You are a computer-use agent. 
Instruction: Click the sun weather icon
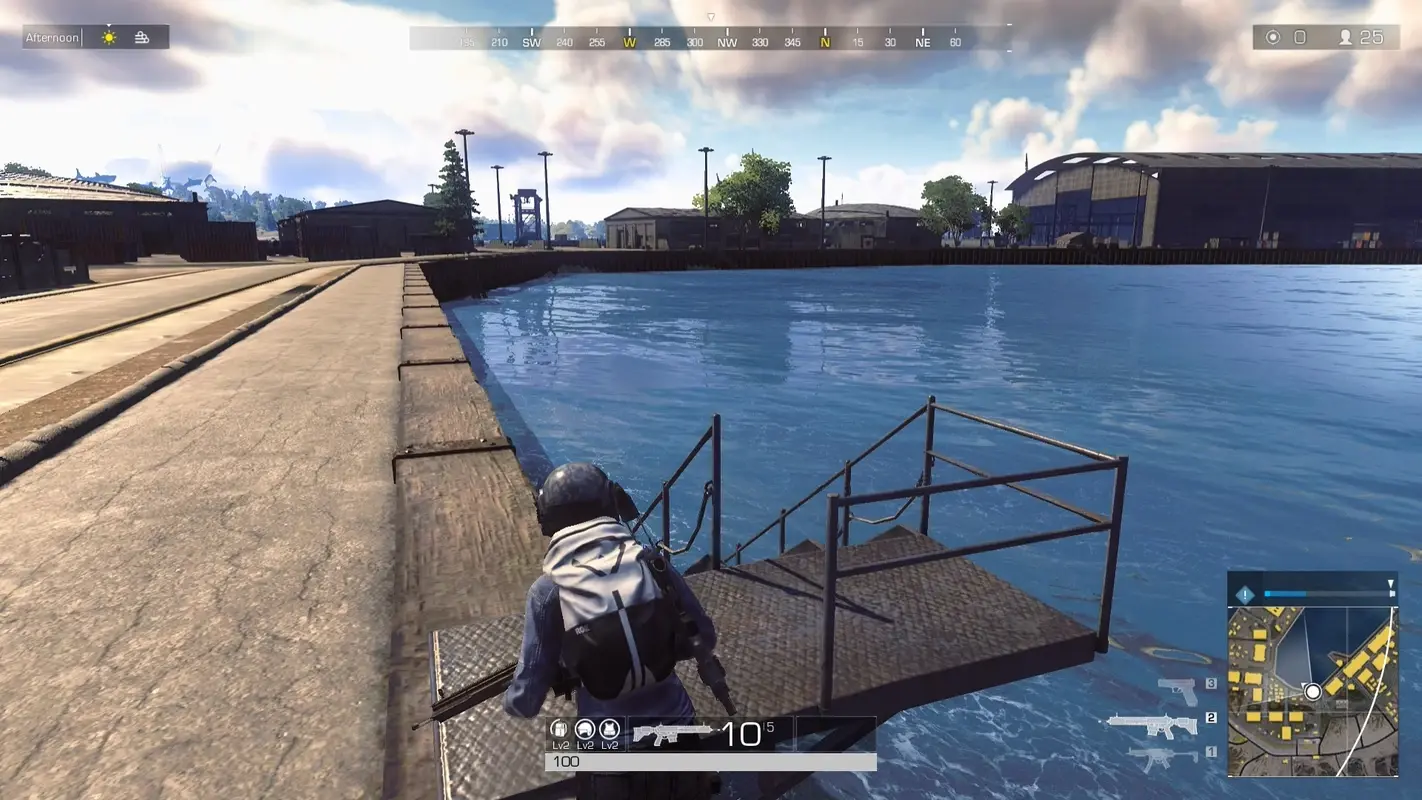point(107,36)
